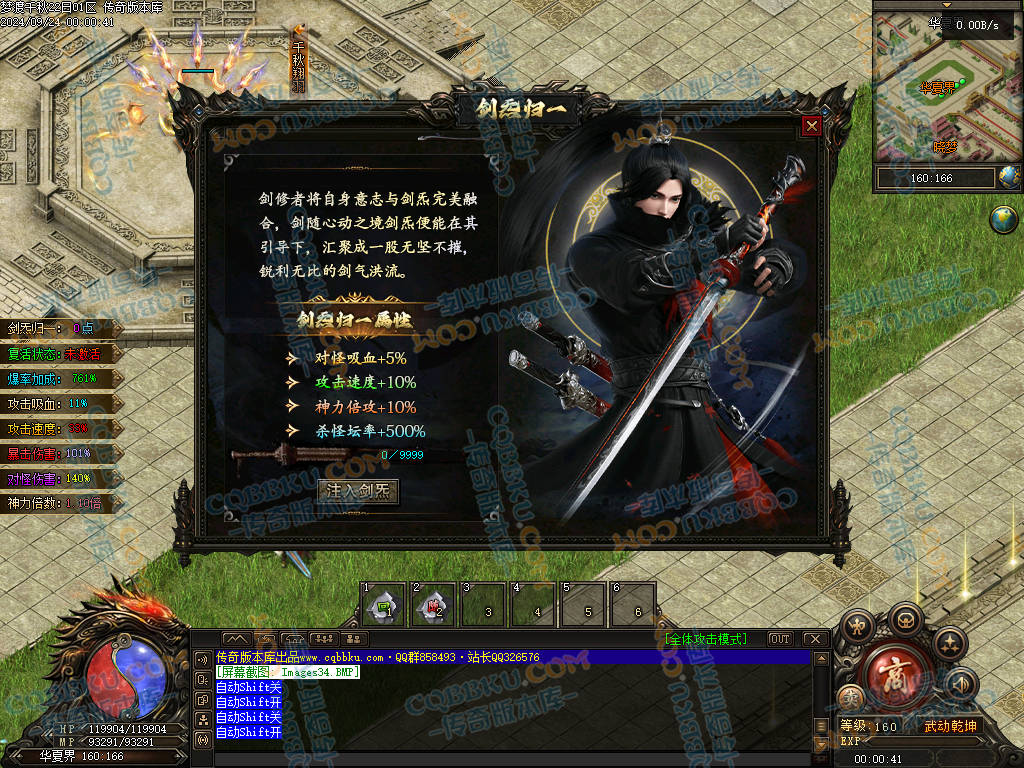Close the 剑炁归一 panel

(812, 127)
